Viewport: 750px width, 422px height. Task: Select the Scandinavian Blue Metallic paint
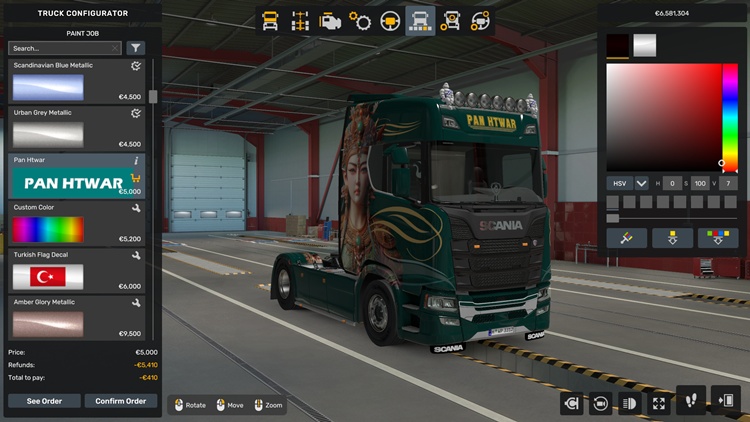[48, 88]
